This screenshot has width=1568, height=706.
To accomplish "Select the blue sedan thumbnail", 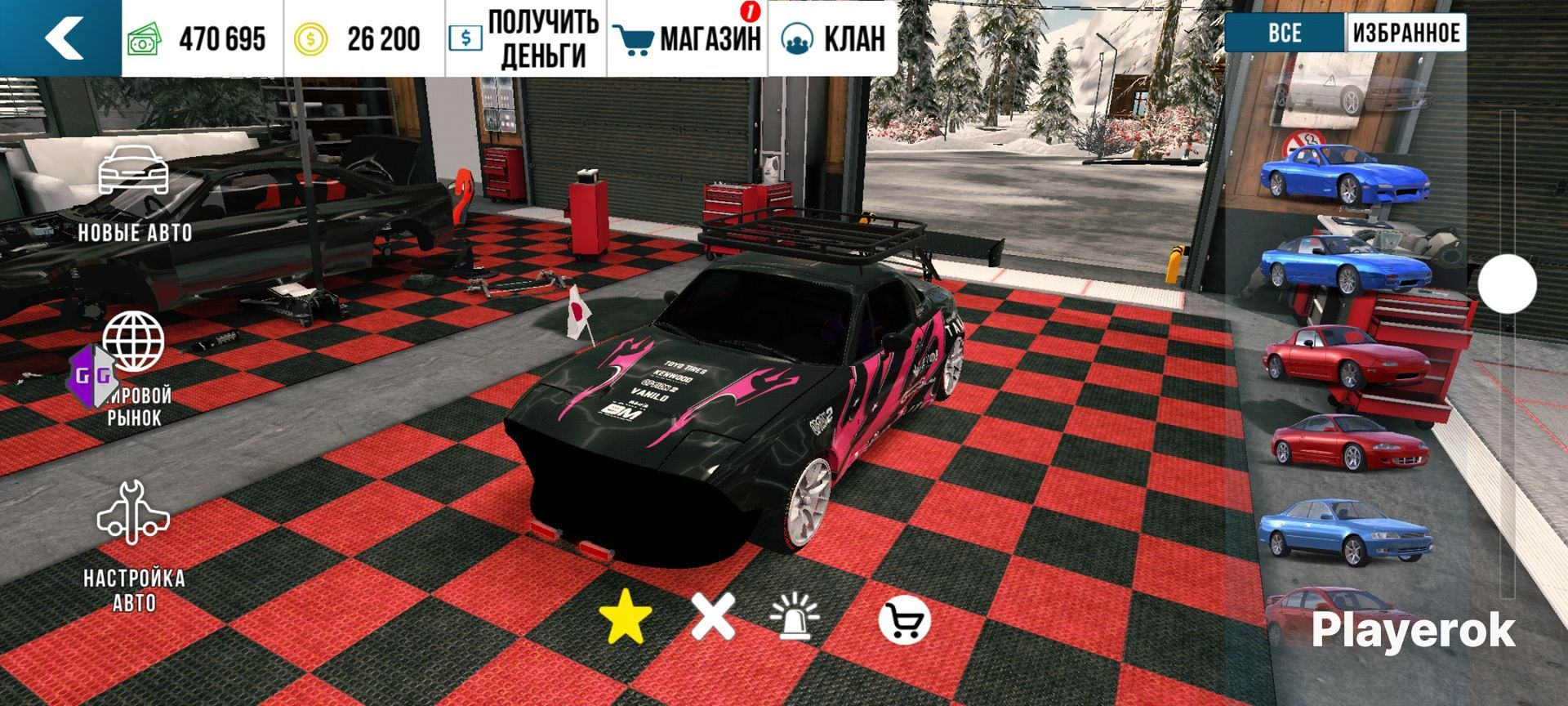I will (1343, 529).
